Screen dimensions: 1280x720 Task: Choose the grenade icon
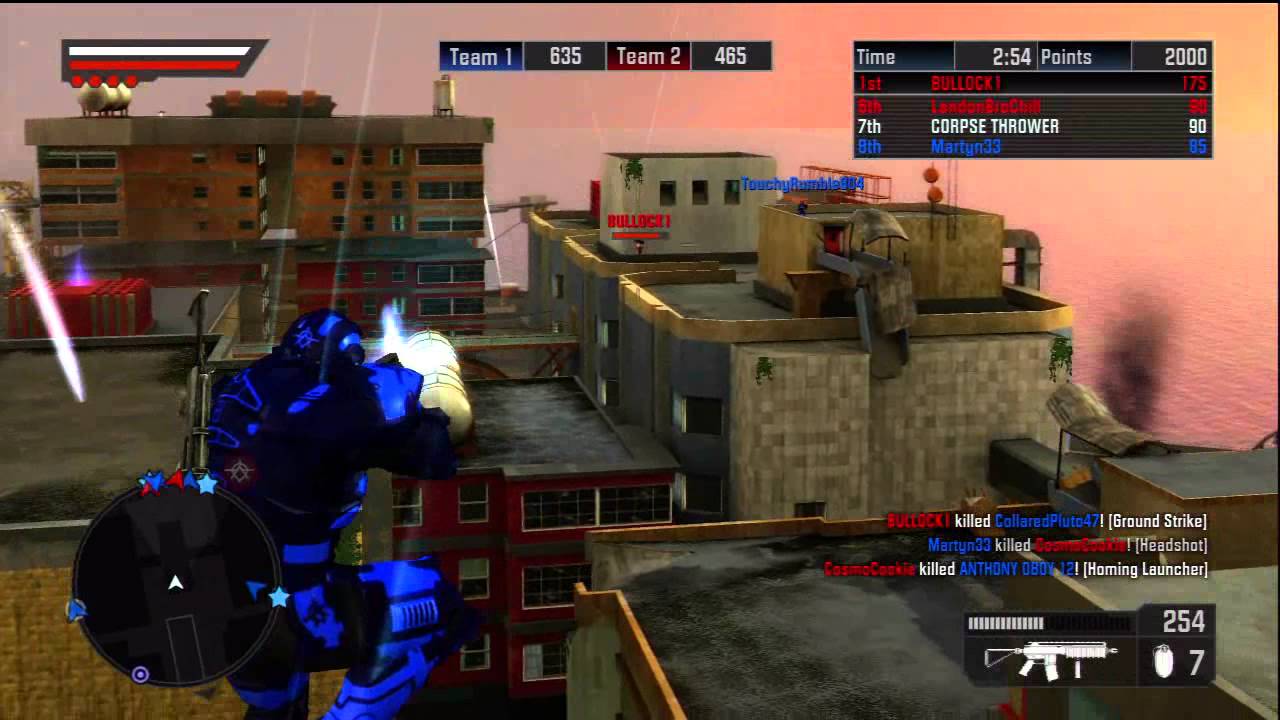1163,662
